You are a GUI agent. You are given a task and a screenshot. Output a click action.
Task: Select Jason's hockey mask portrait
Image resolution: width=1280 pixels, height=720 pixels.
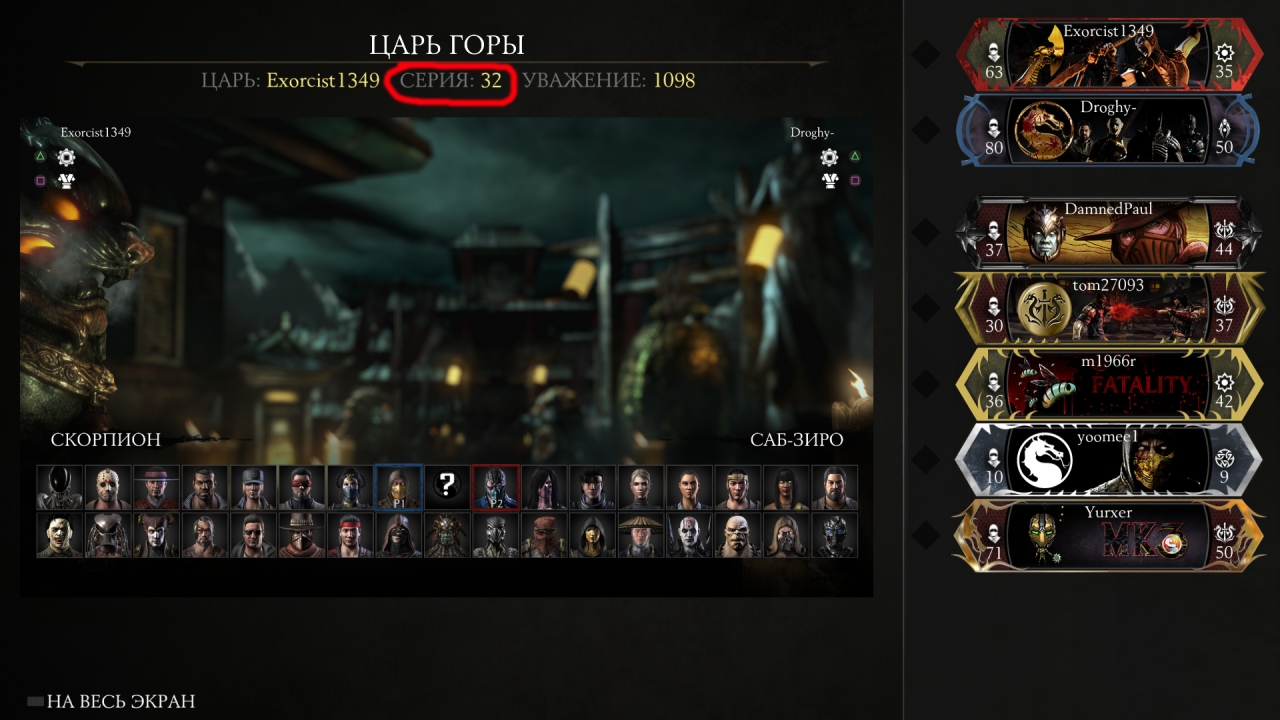click(x=109, y=487)
